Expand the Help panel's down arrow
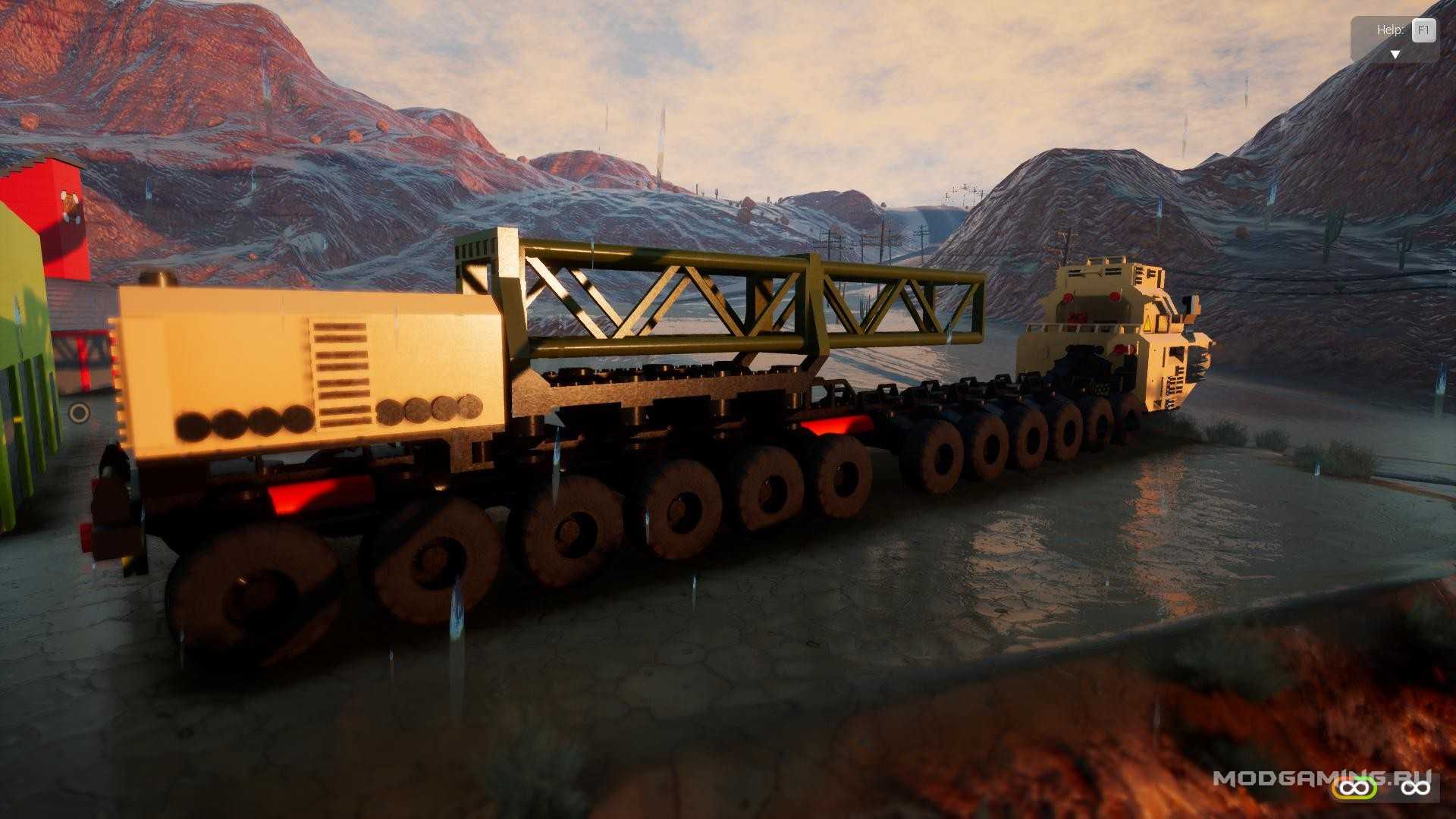Screen dimensions: 1456x819 (x=1394, y=54)
